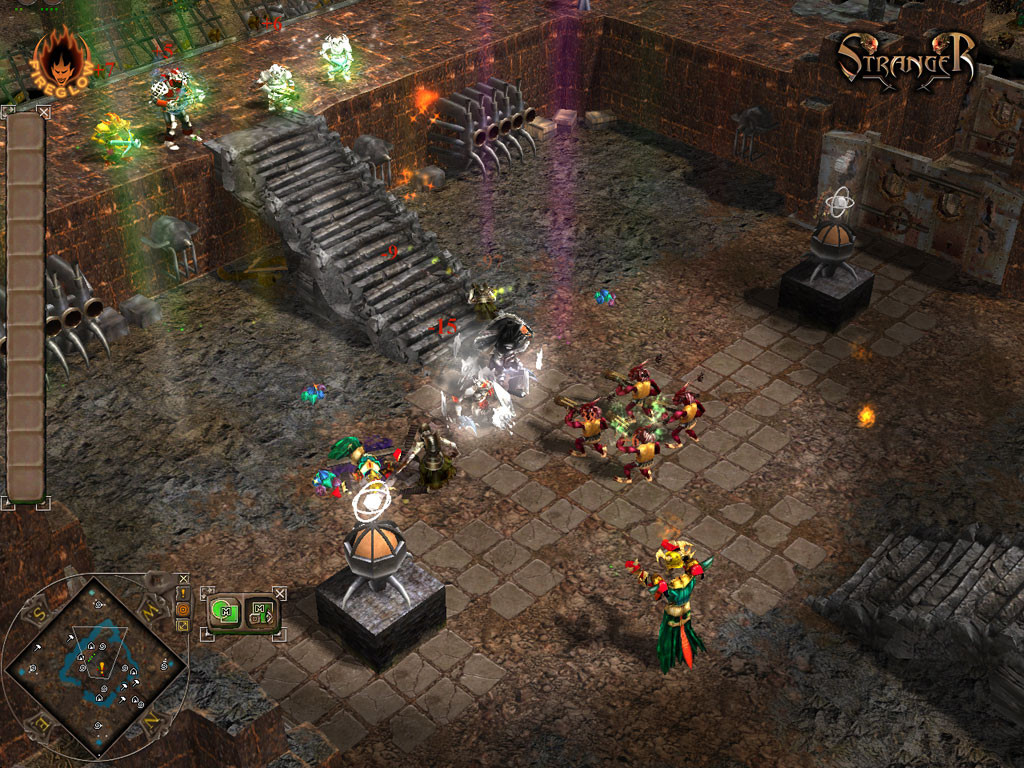Toggle the minimap resize arrows button
The width and height of the screenshot is (1024, 768).
(x=183, y=624)
